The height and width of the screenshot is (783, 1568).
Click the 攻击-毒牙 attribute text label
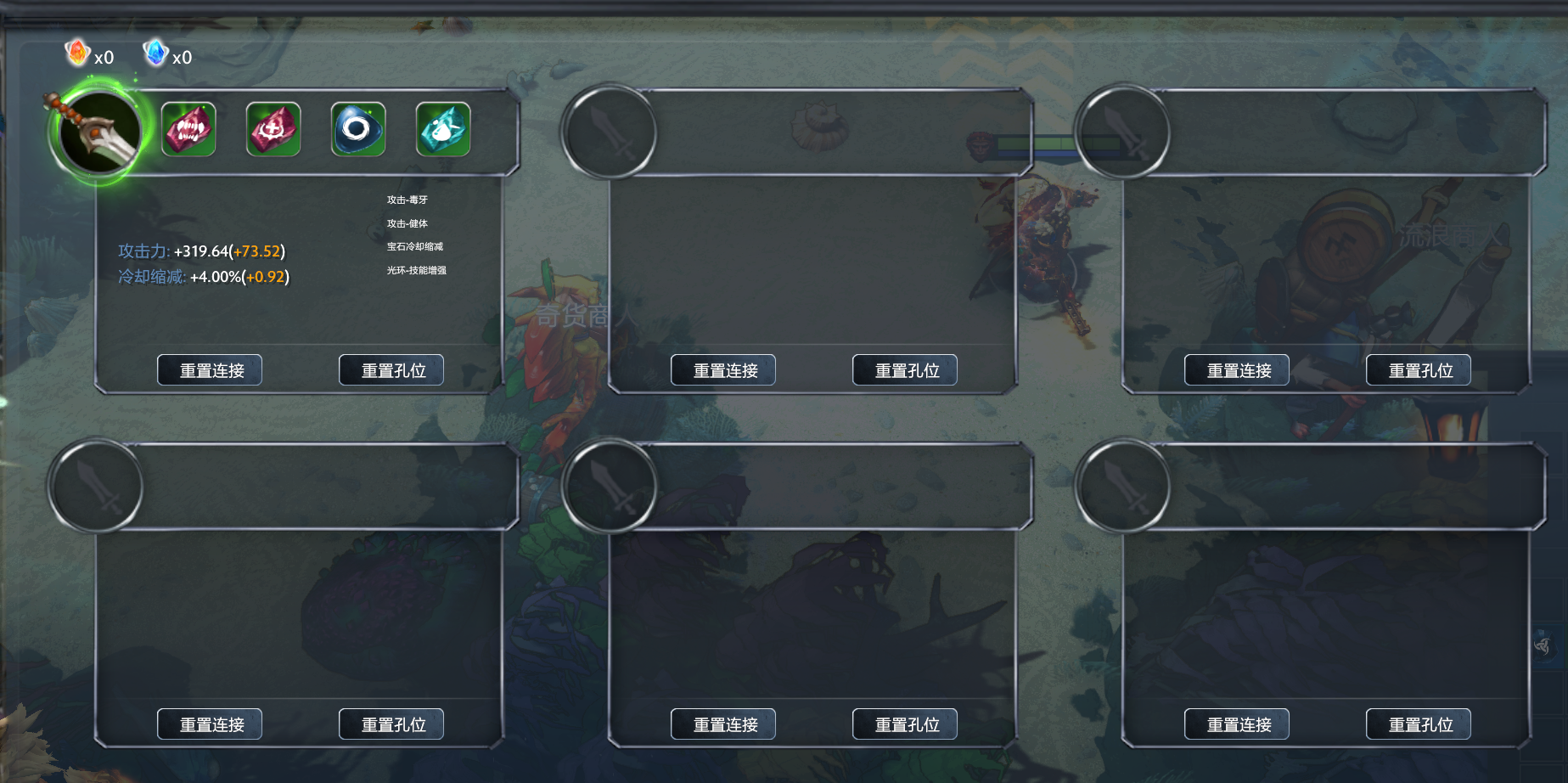[x=407, y=199]
